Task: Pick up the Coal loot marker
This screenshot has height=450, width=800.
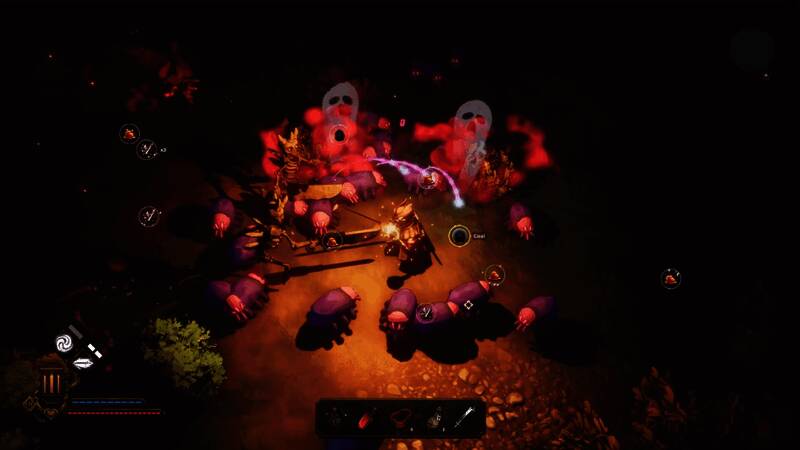Action: click(x=459, y=236)
